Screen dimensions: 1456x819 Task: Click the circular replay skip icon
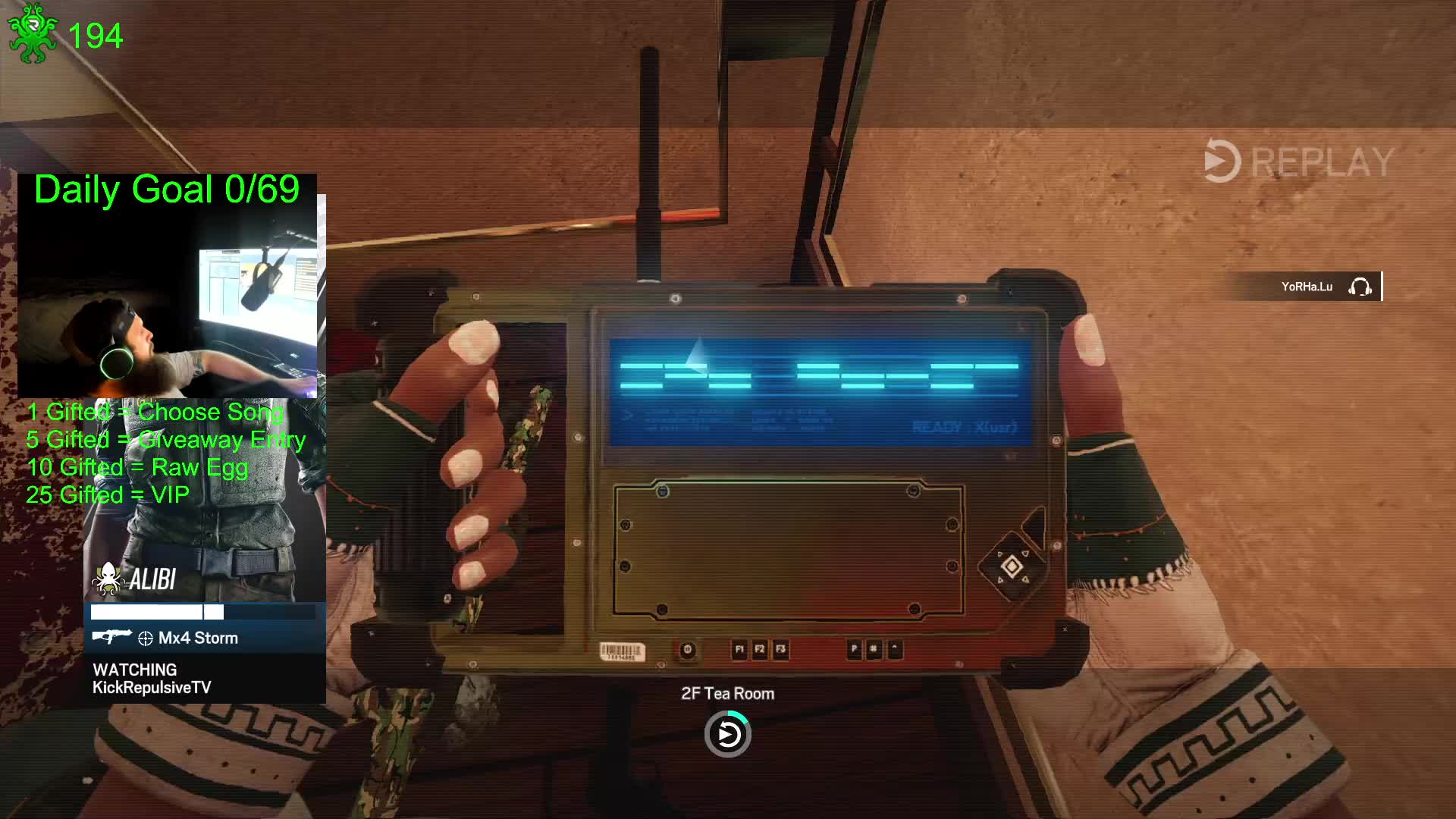click(728, 734)
